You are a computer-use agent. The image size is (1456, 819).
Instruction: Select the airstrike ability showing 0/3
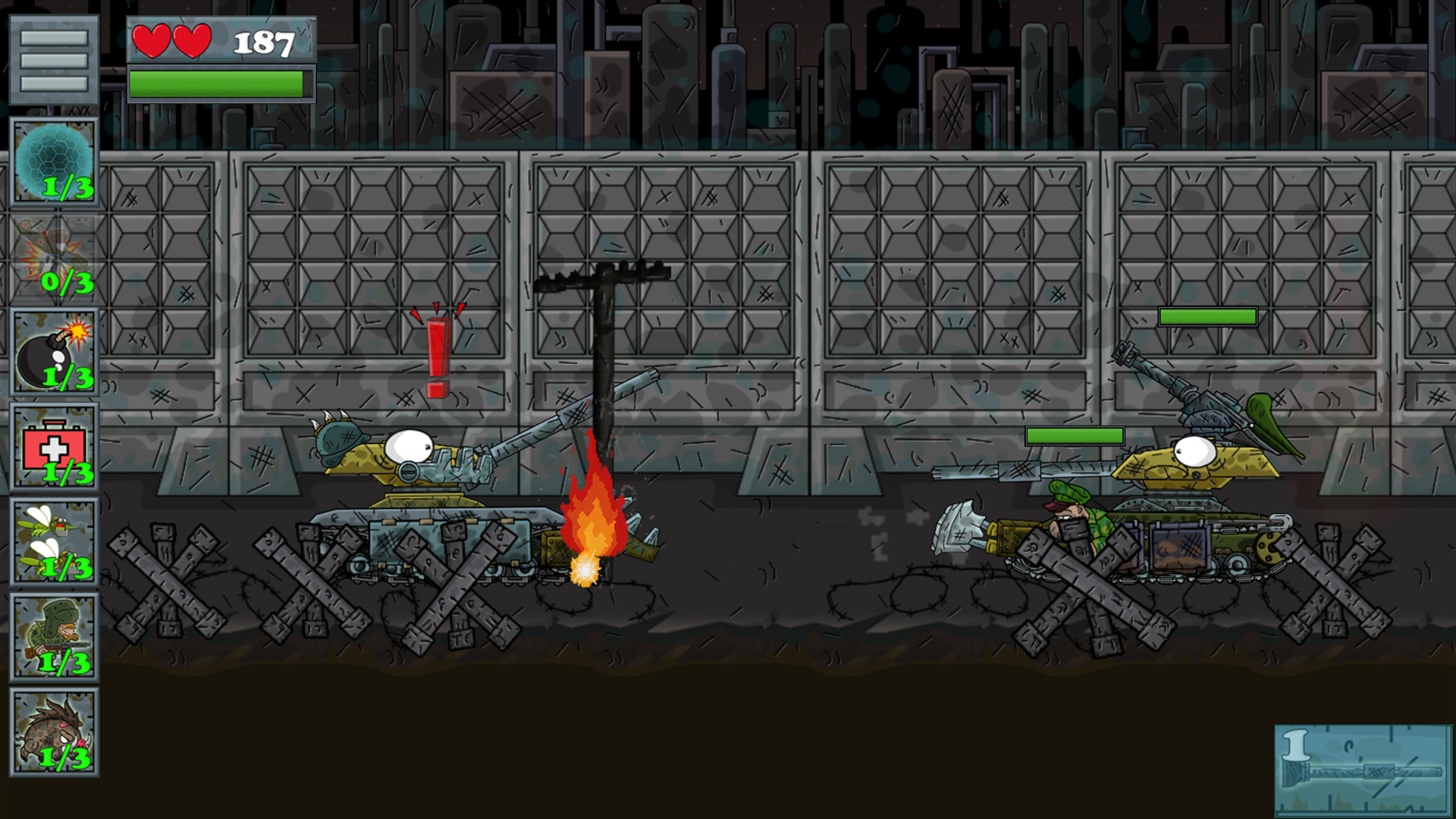point(55,256)
